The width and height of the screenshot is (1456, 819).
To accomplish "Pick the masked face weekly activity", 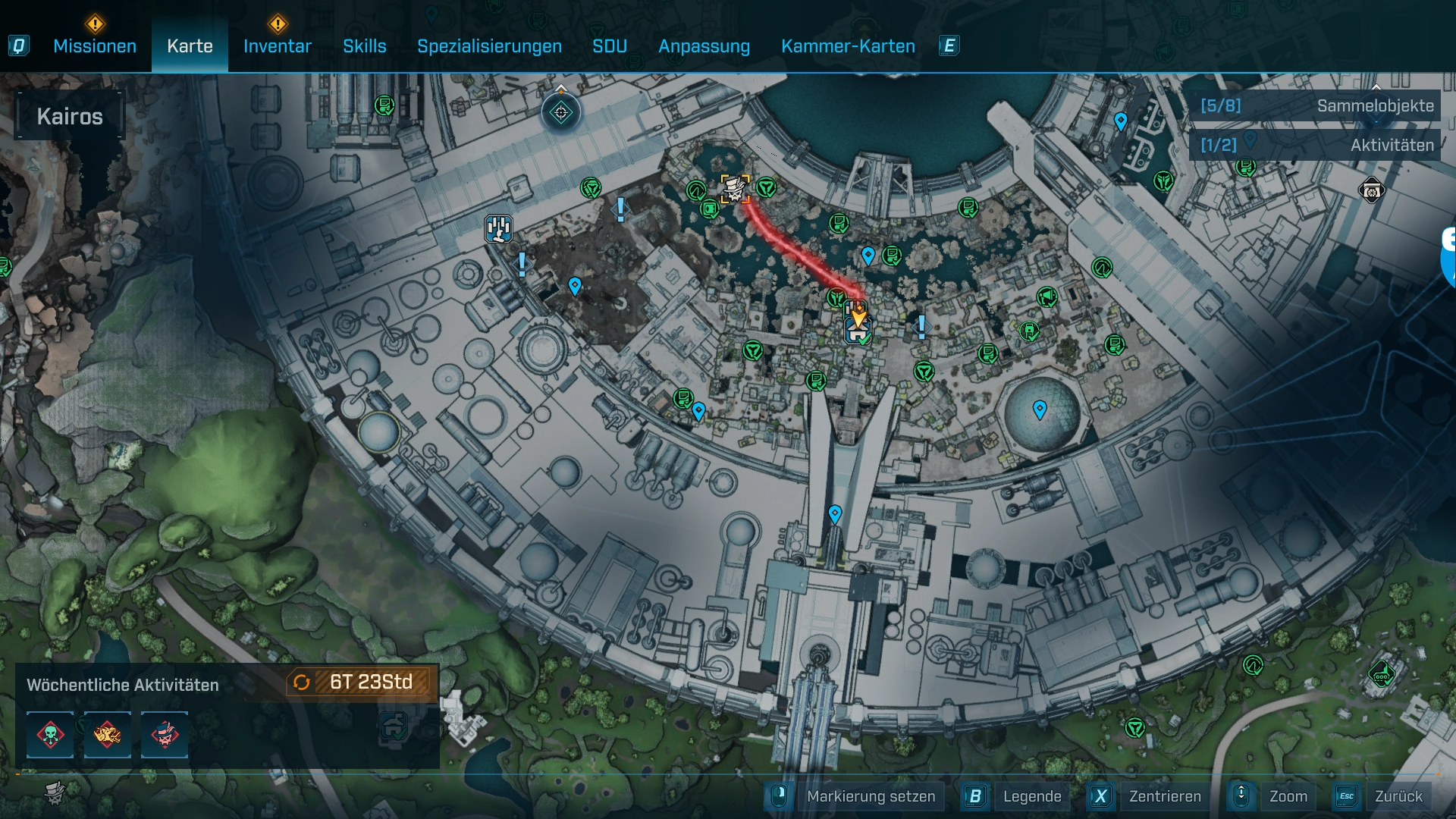I will (165, 735).
